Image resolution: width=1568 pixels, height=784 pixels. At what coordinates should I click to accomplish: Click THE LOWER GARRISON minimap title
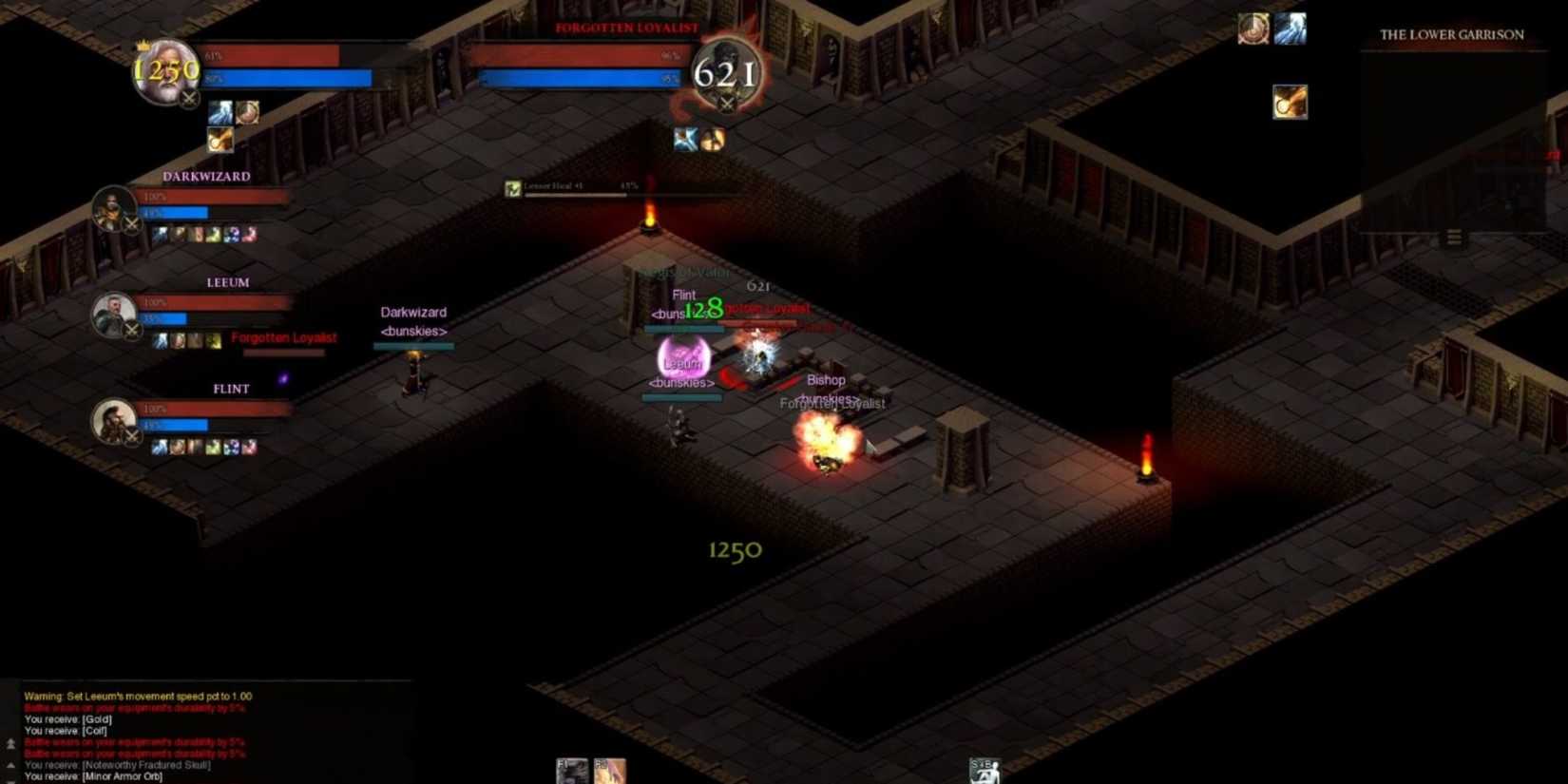[x=1452, y=35]
